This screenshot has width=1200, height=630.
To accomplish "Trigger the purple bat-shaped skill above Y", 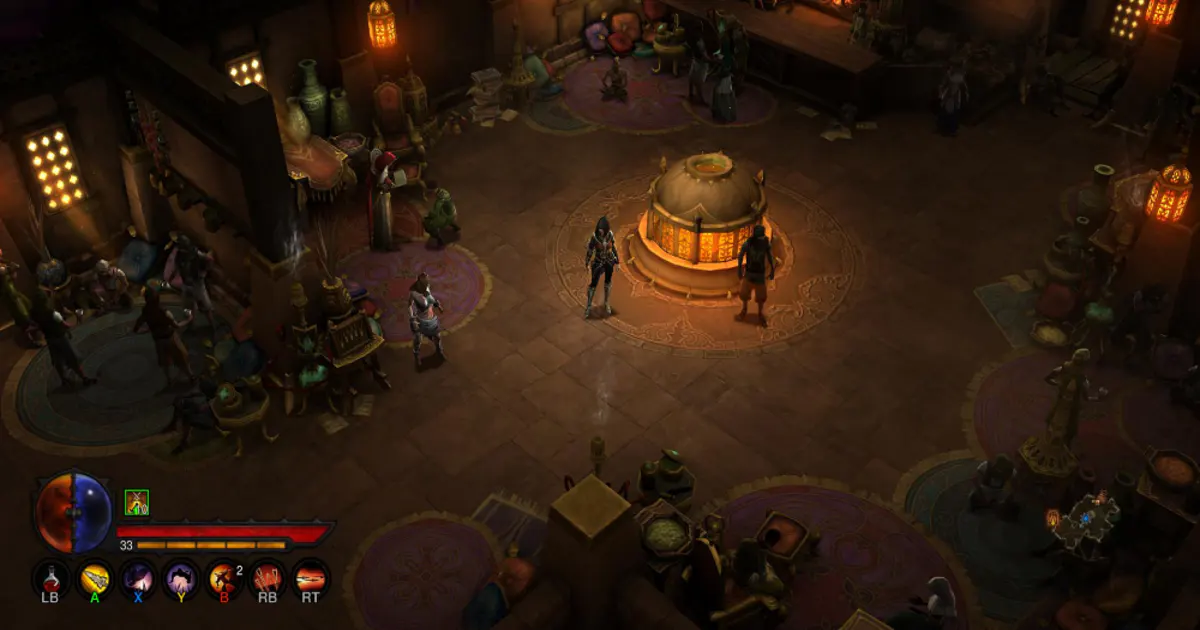I will [x=181, y=578].
